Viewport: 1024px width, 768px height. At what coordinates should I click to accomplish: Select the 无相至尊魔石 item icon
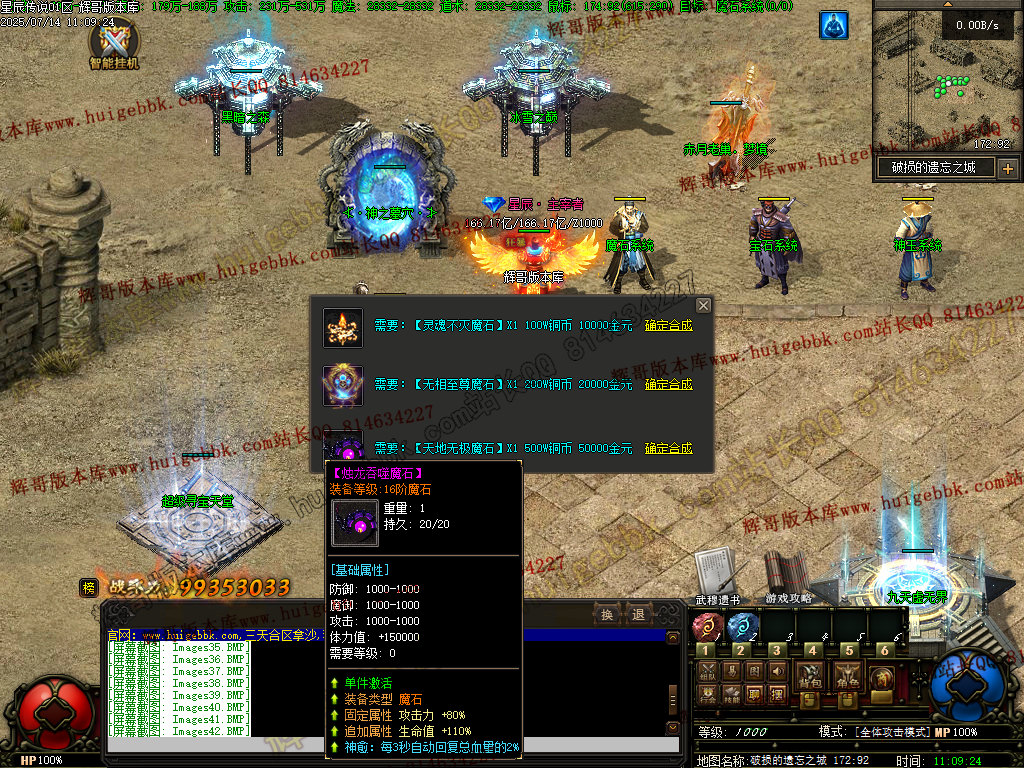[x=342, y=385]
